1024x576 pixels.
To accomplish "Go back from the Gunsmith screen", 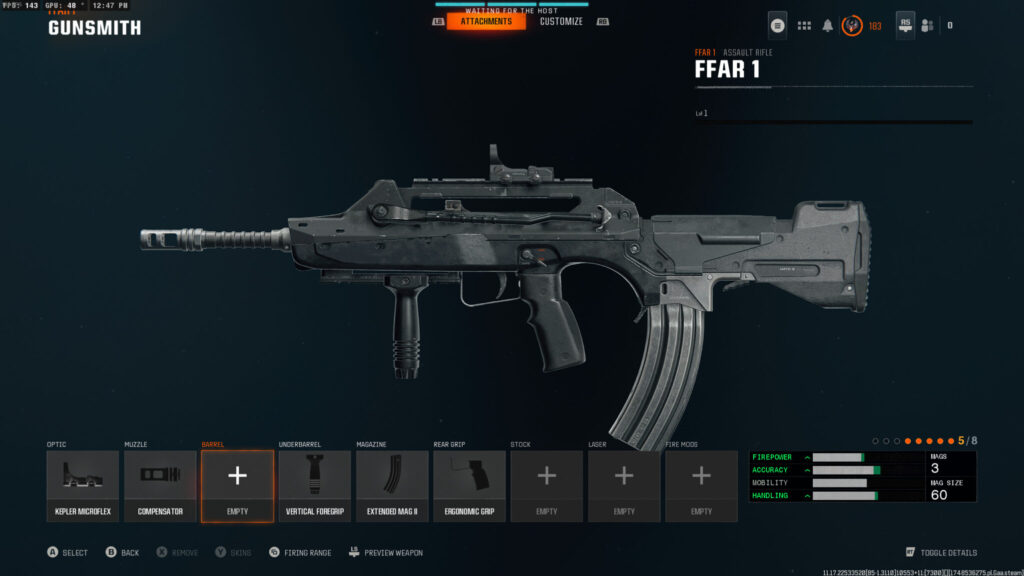I will [123, 552].
